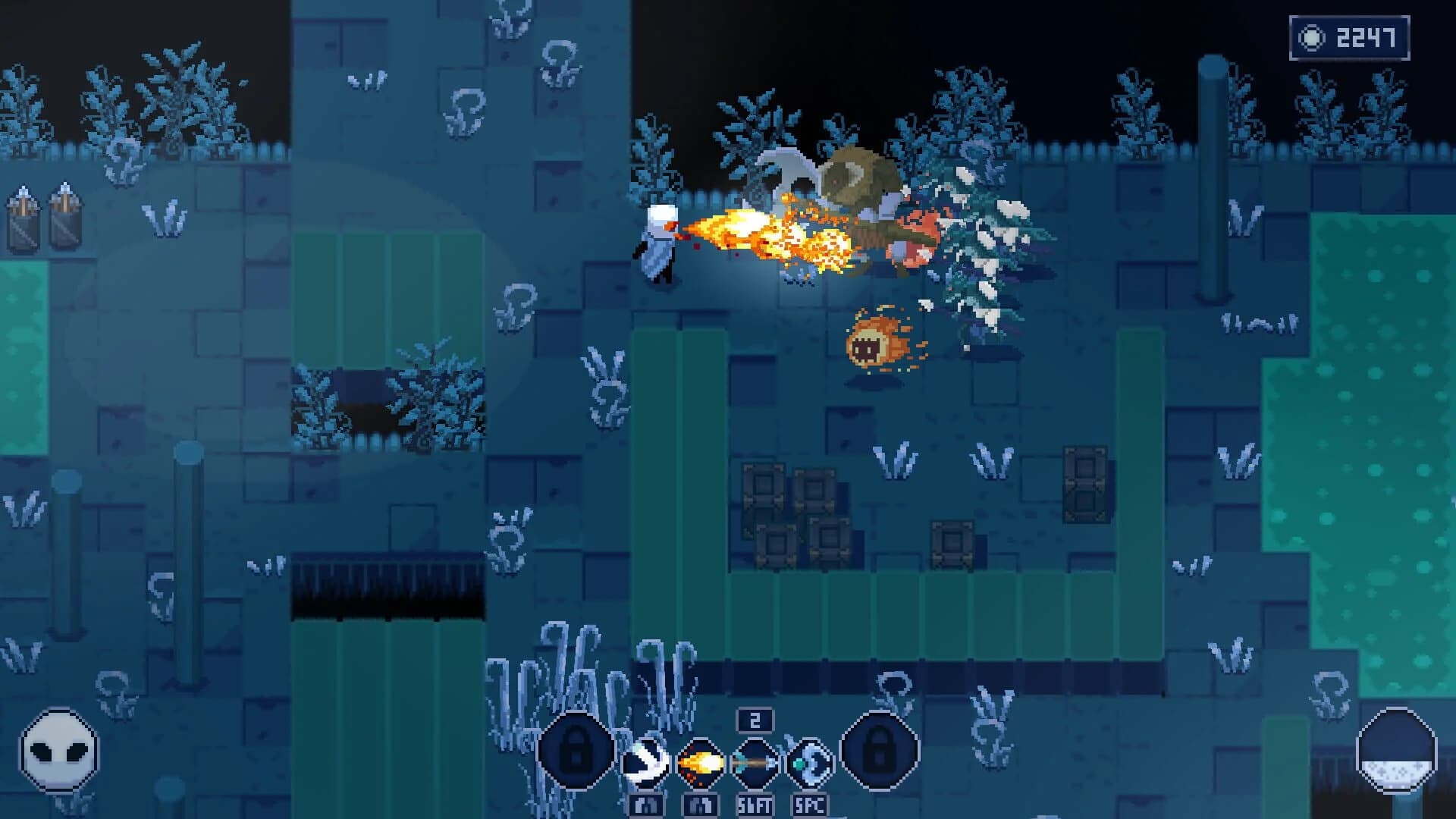Select the arrow projectile ability icon
The width and height of the screenshot is (1456, 819).
tap(755, 762)
